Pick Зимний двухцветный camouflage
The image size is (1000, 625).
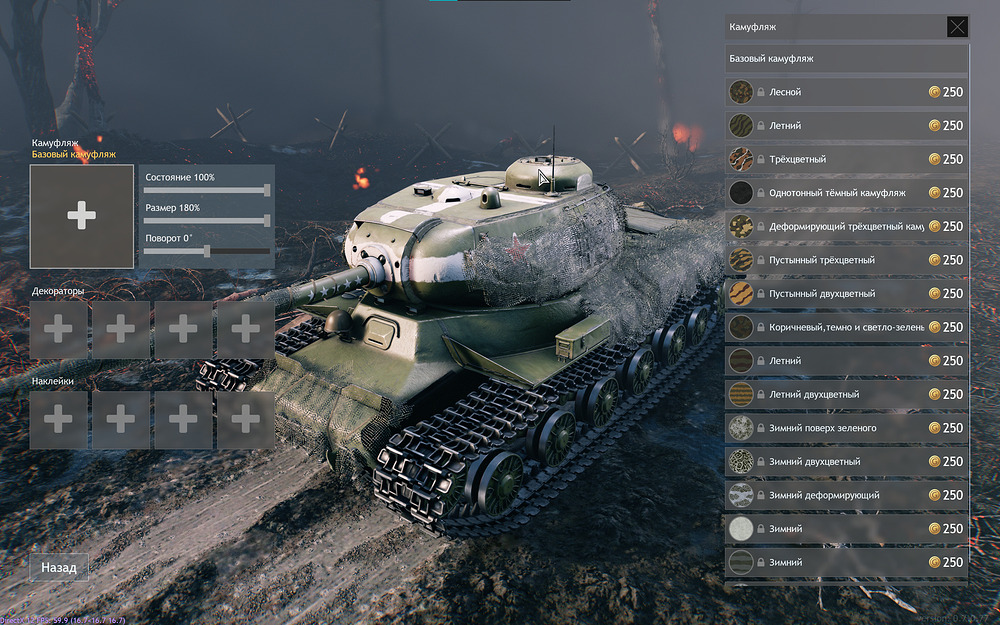click(x=846, y=462)
